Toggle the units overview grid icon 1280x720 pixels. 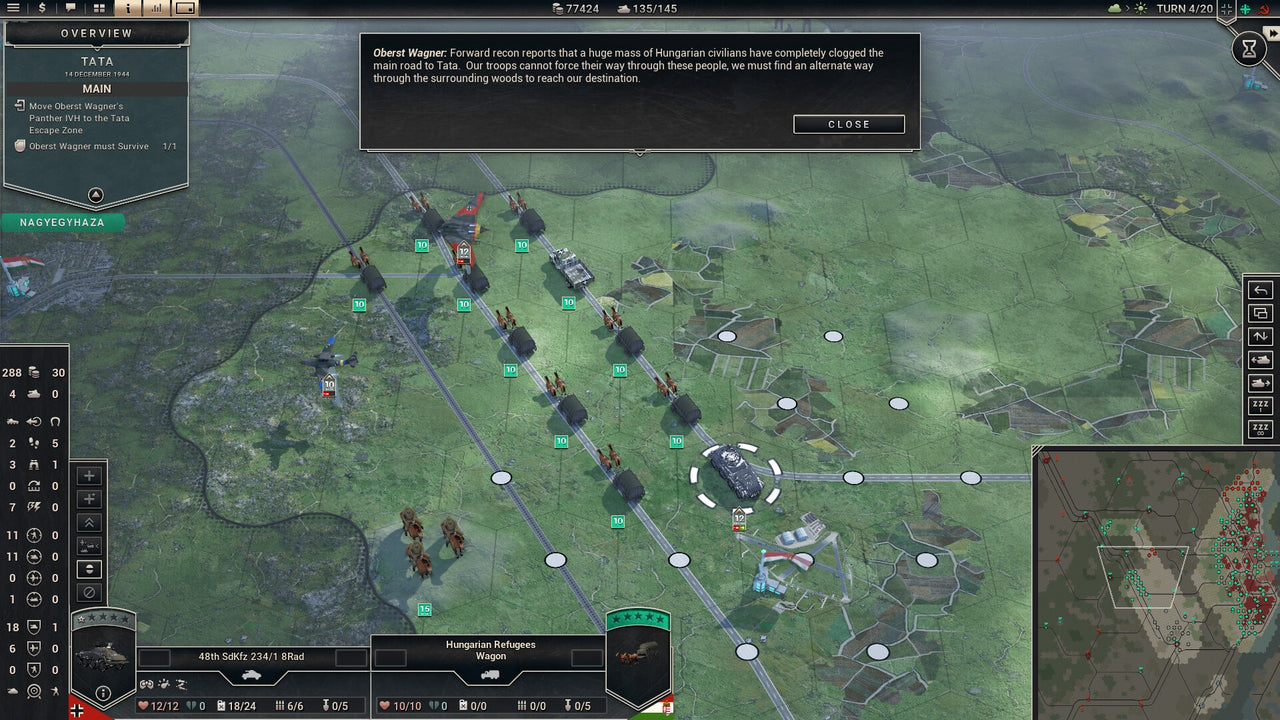[97, 8]
